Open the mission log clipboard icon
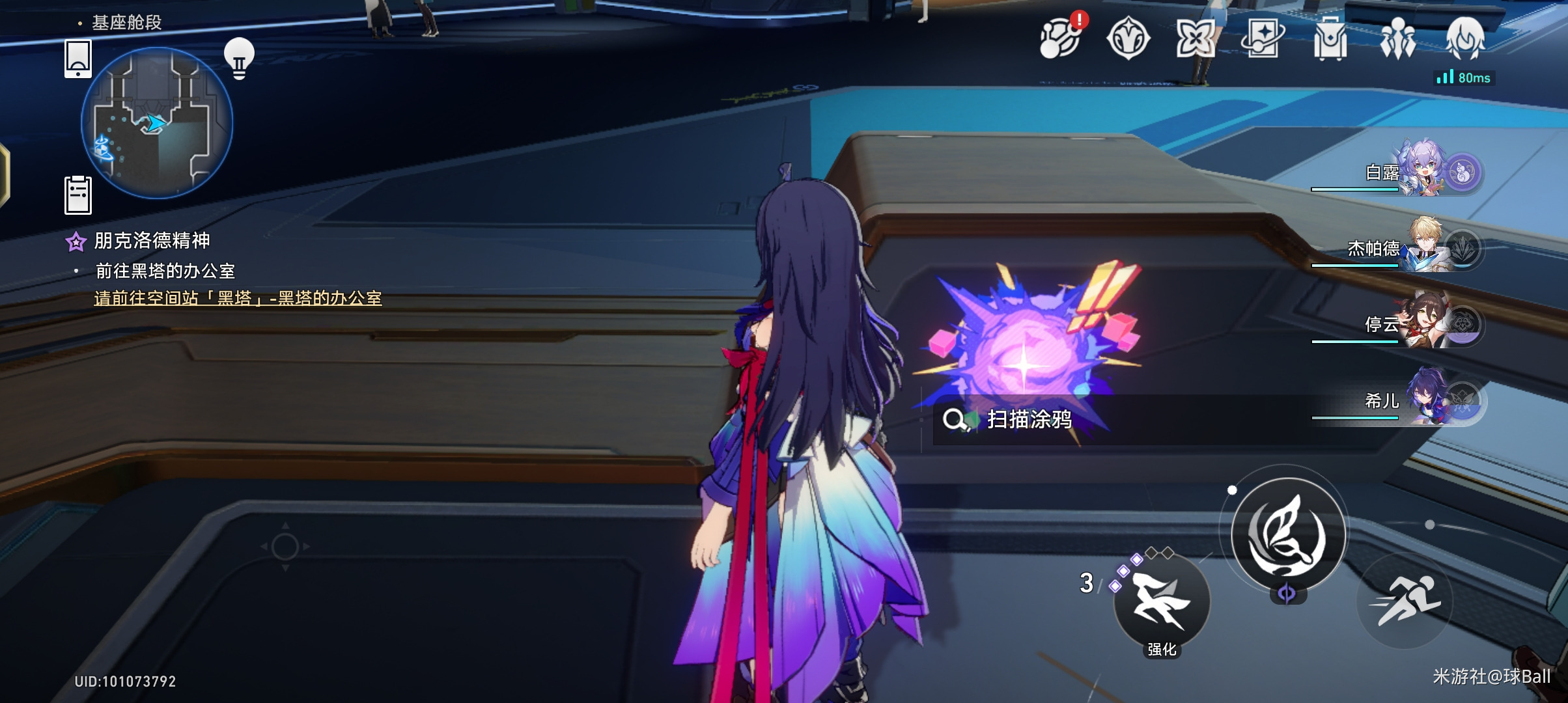This screenshot has width=1568, height=703. [78, 195]
